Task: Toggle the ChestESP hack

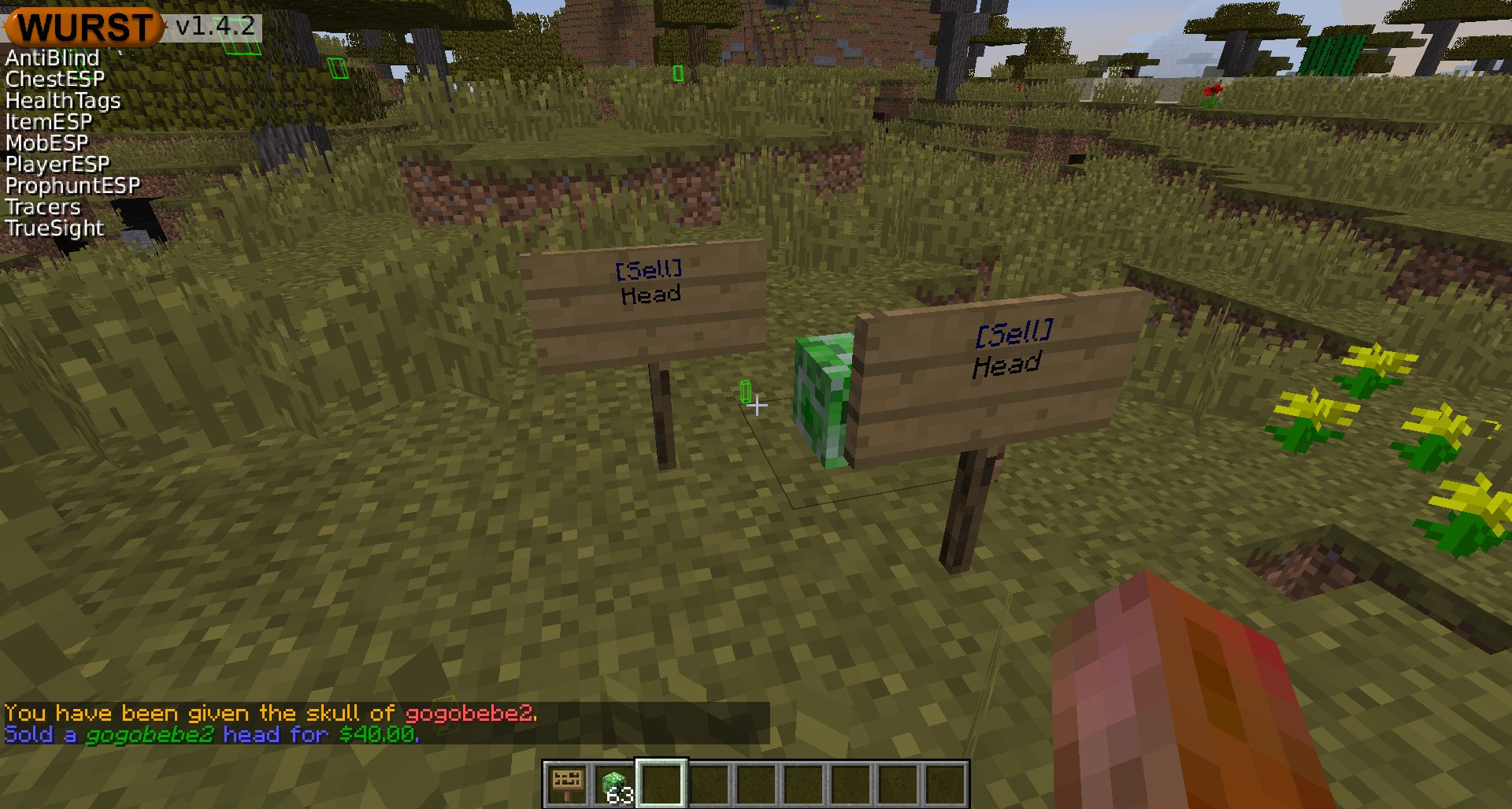Action: click(x=54, y=78)
